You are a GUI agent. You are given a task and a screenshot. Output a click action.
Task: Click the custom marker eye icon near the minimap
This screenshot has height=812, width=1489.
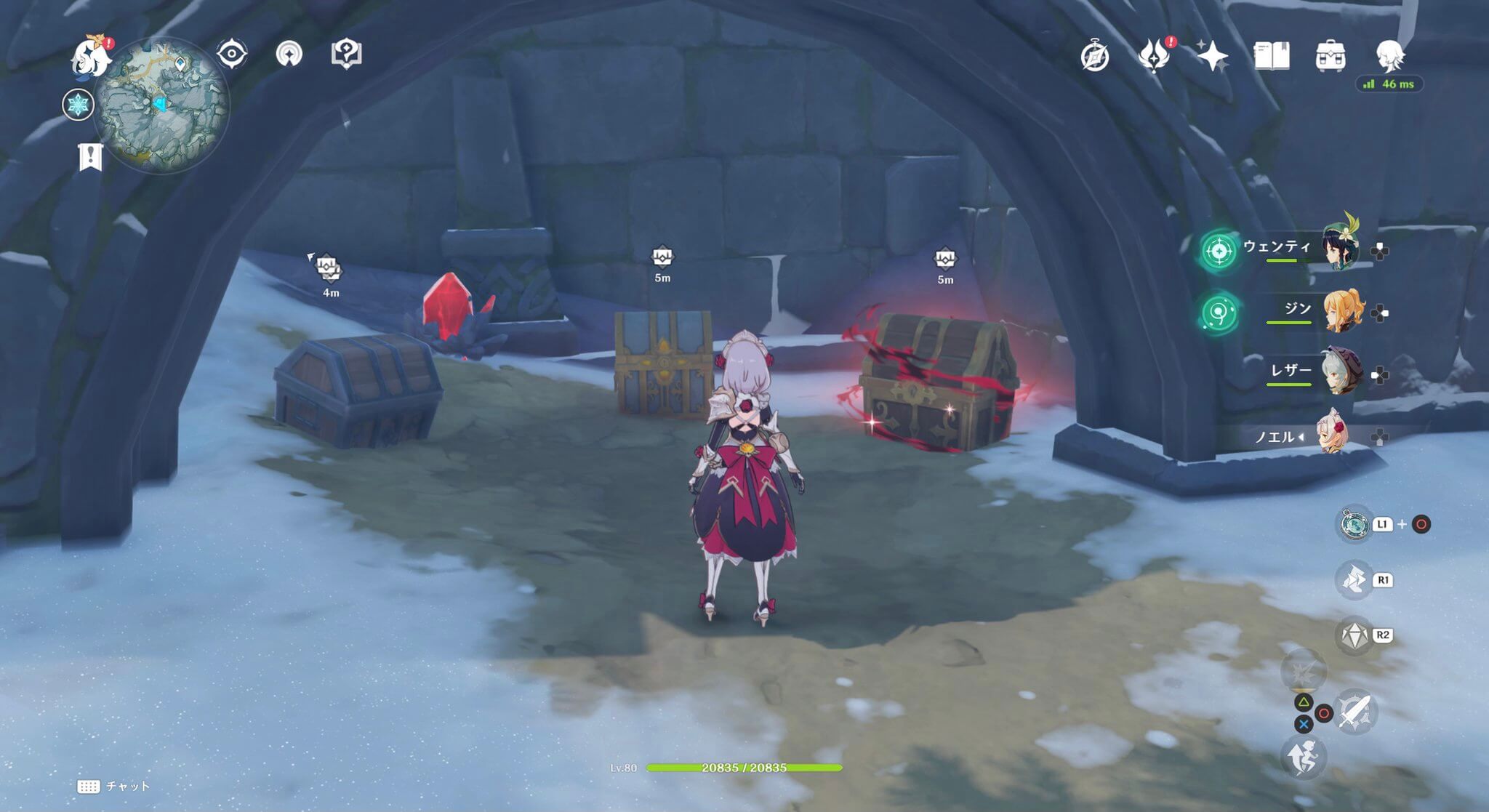click(x=232, y=52)
